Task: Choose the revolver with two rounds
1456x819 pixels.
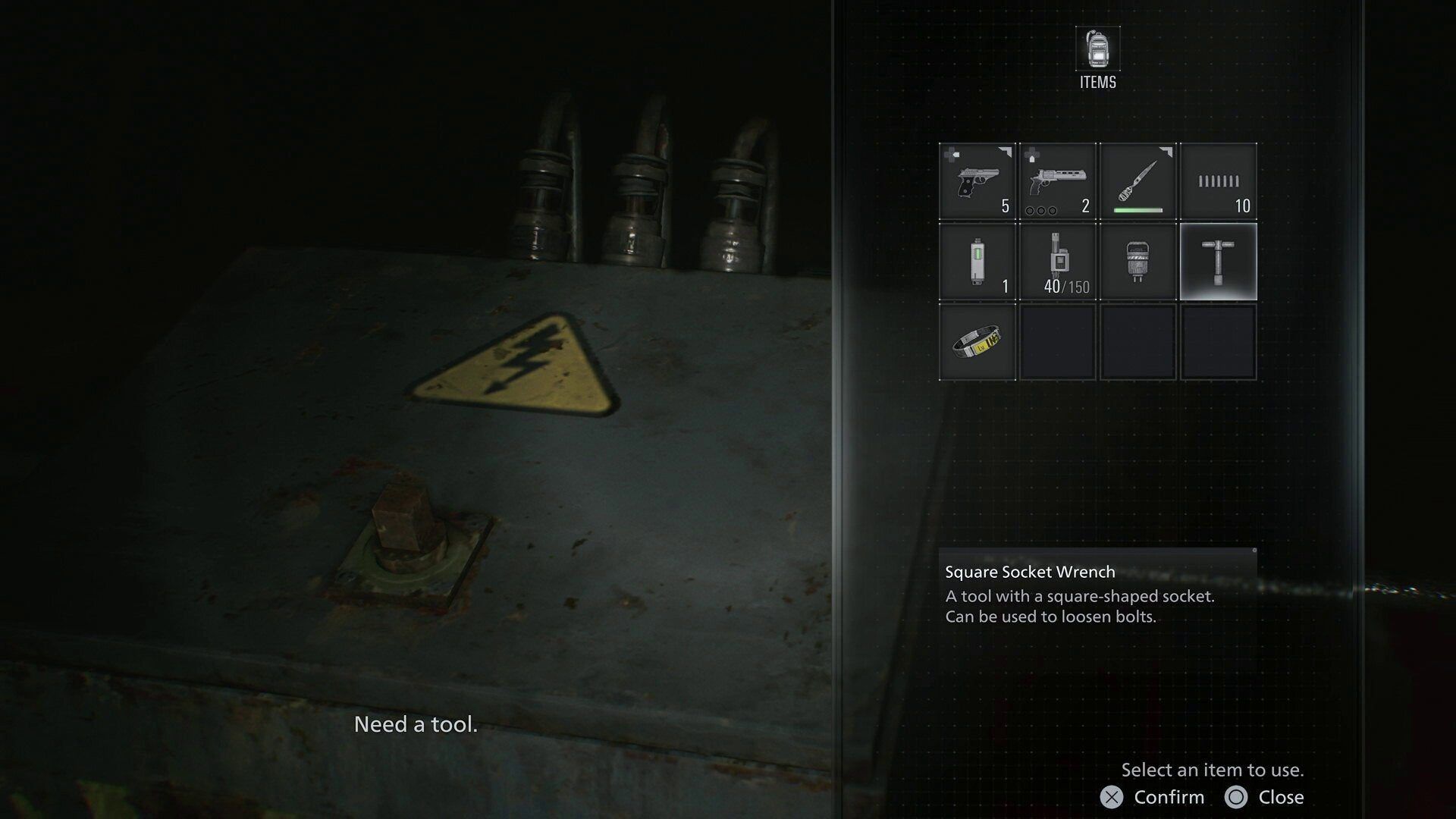Action: 1057,182
